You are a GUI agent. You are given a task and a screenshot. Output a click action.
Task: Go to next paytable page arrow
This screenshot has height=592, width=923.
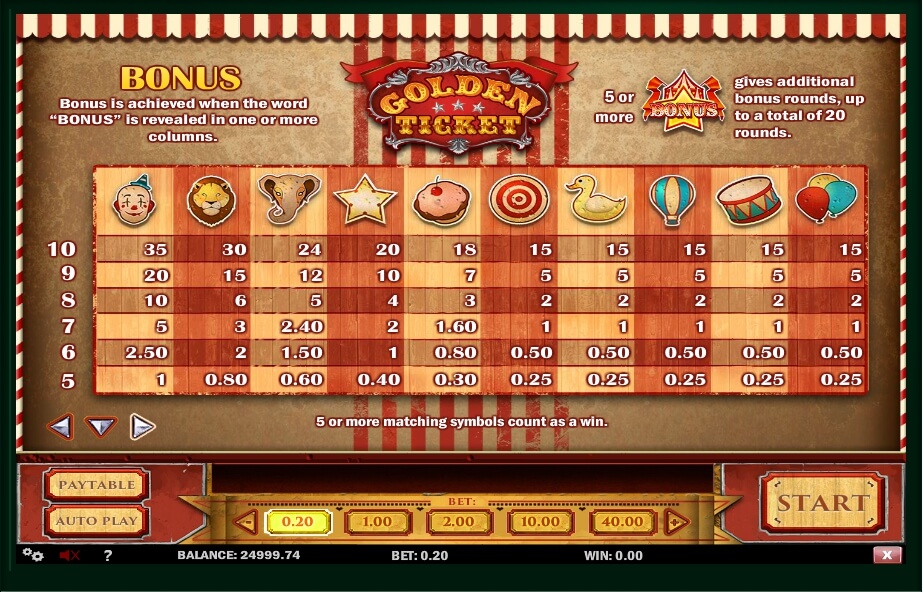click(x=143, y=427)
